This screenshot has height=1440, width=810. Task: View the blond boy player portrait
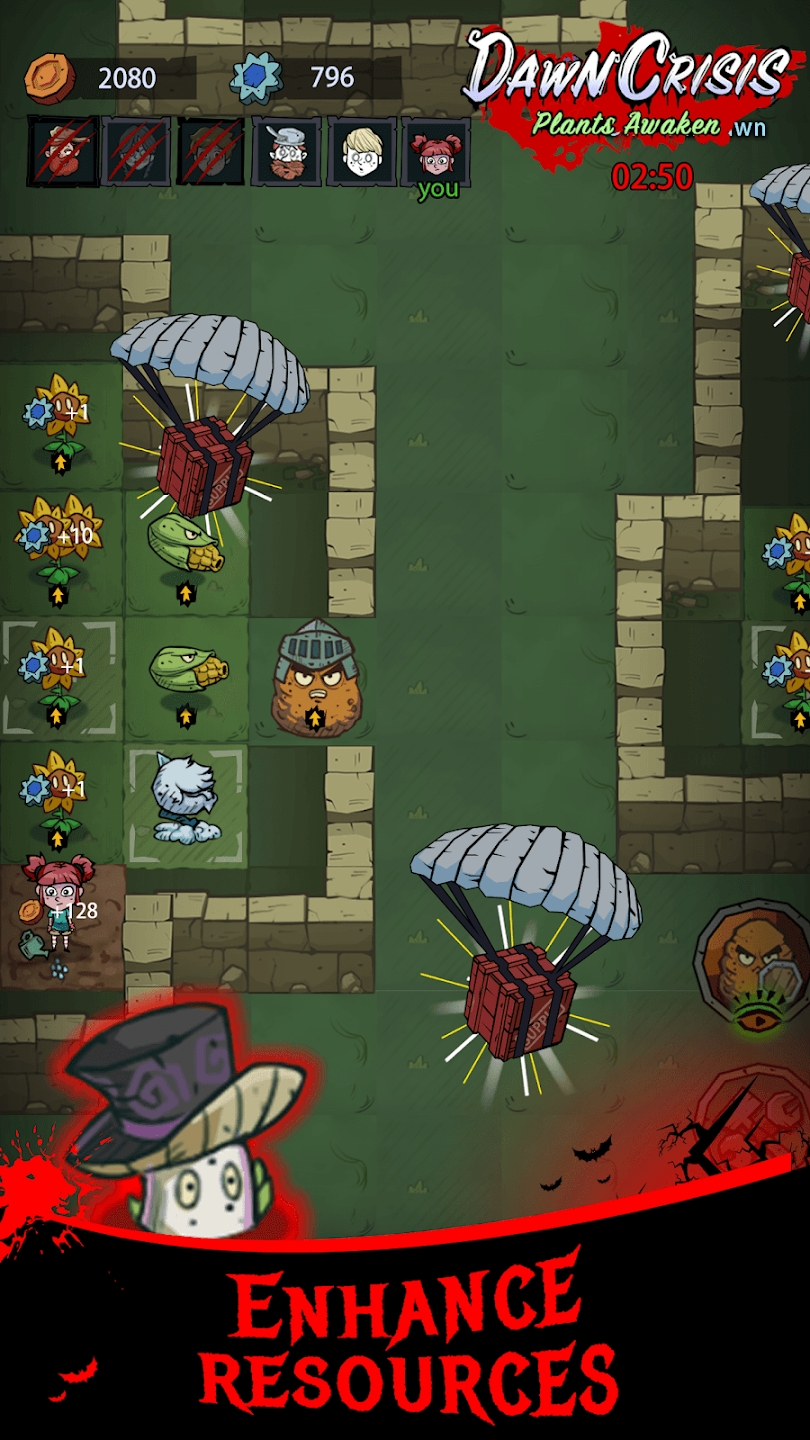pos(362,151)
